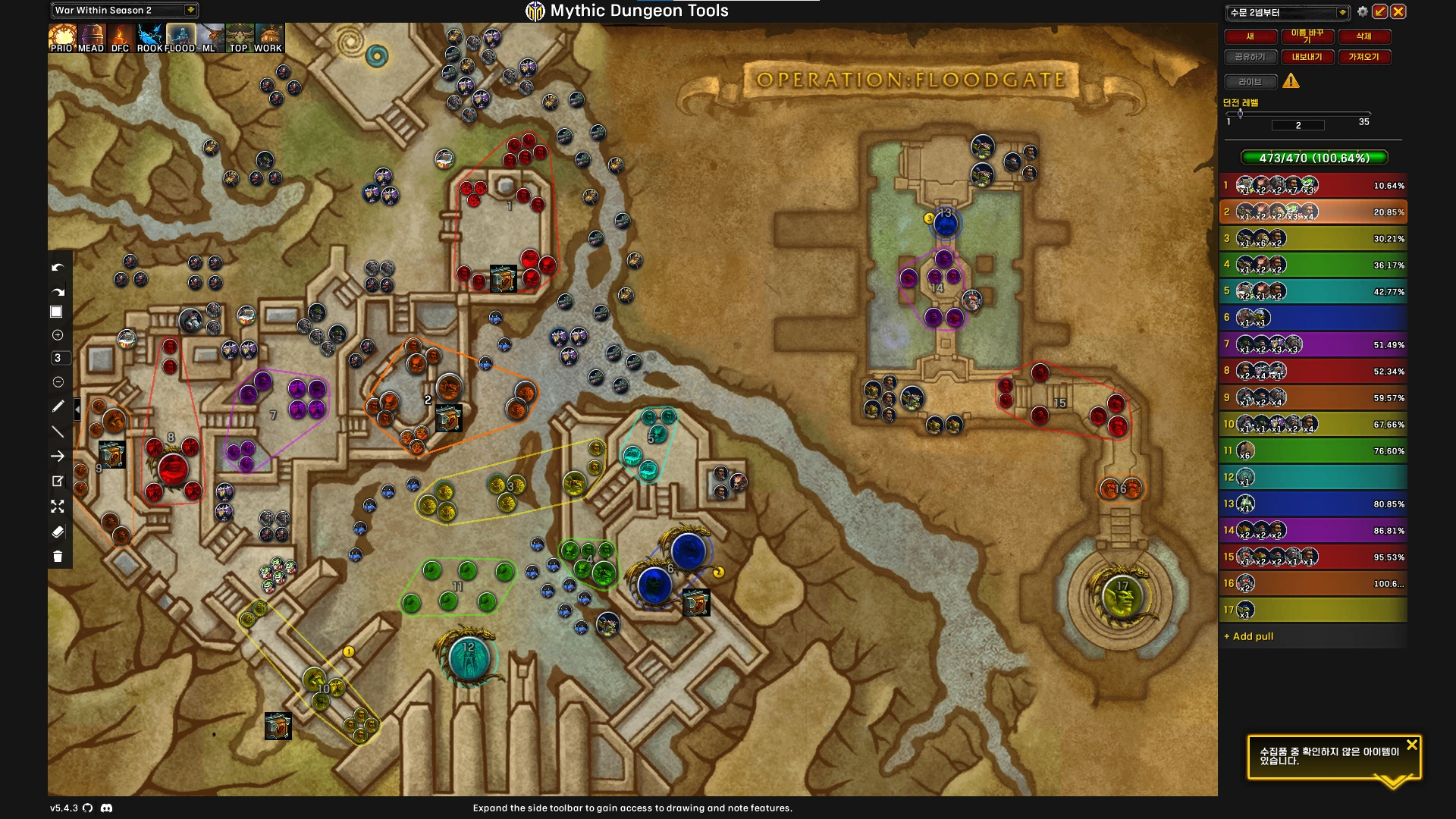The height and width of the screenshot is (819, 1456).
Task: Click the undo arrow in drawing toolbar
Action: pyautogui.click(x=58, y=268)
